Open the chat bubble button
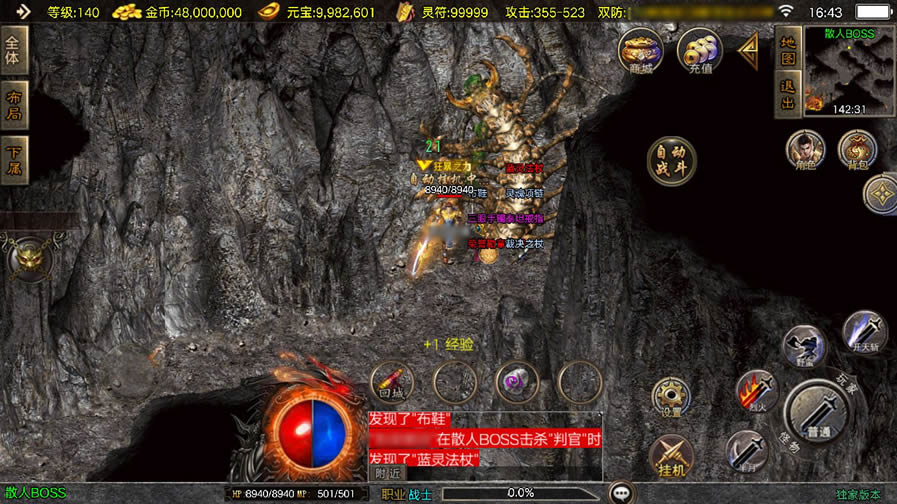 tap(624, 493)
